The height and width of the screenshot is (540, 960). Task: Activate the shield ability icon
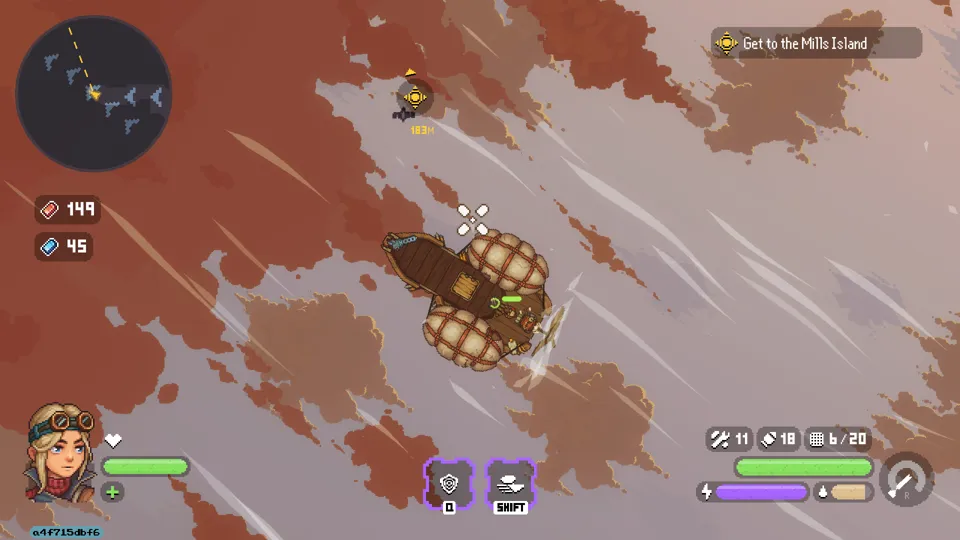pyautogui.click(x=449, y=484)
